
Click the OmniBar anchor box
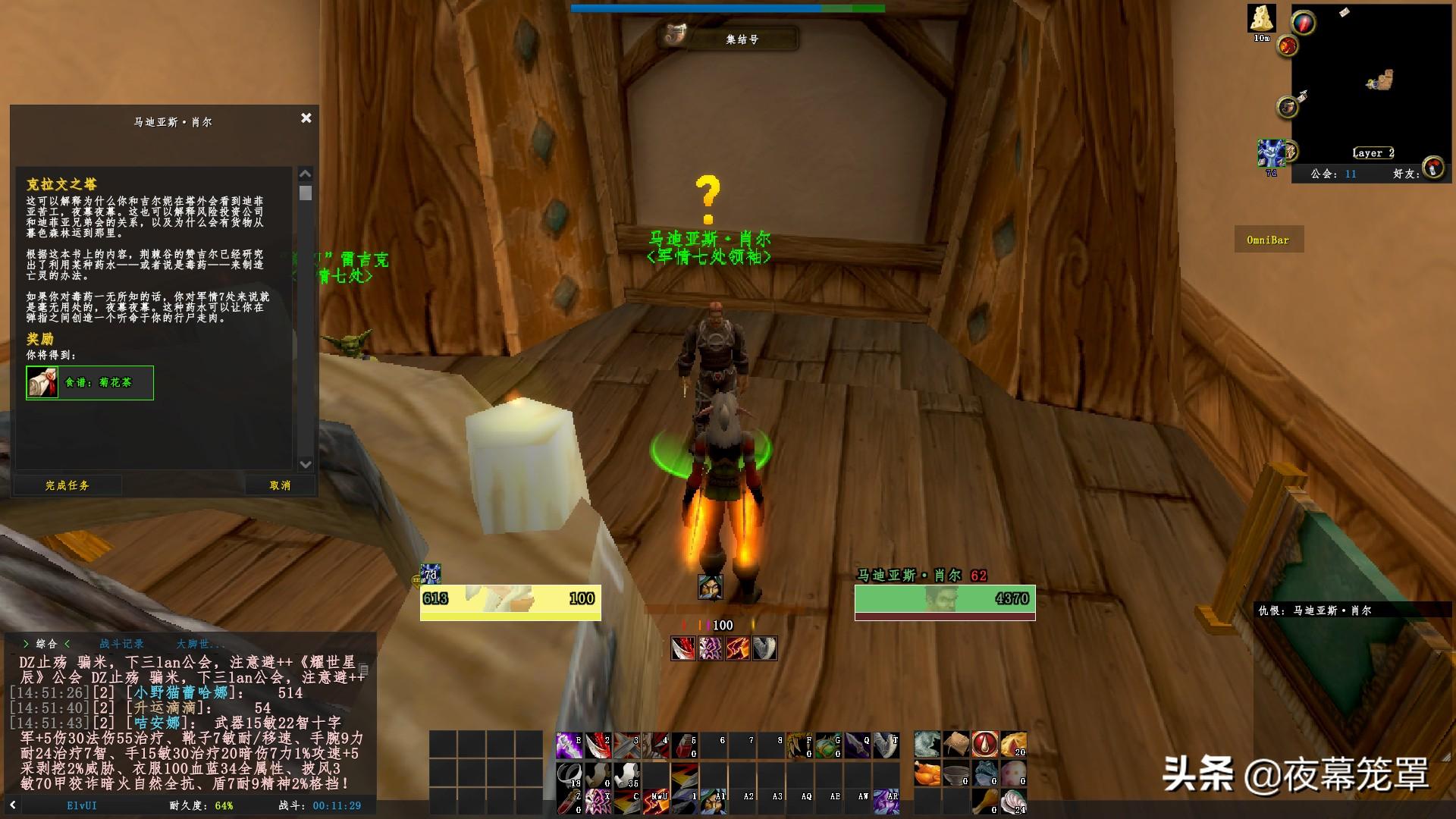1268,240
